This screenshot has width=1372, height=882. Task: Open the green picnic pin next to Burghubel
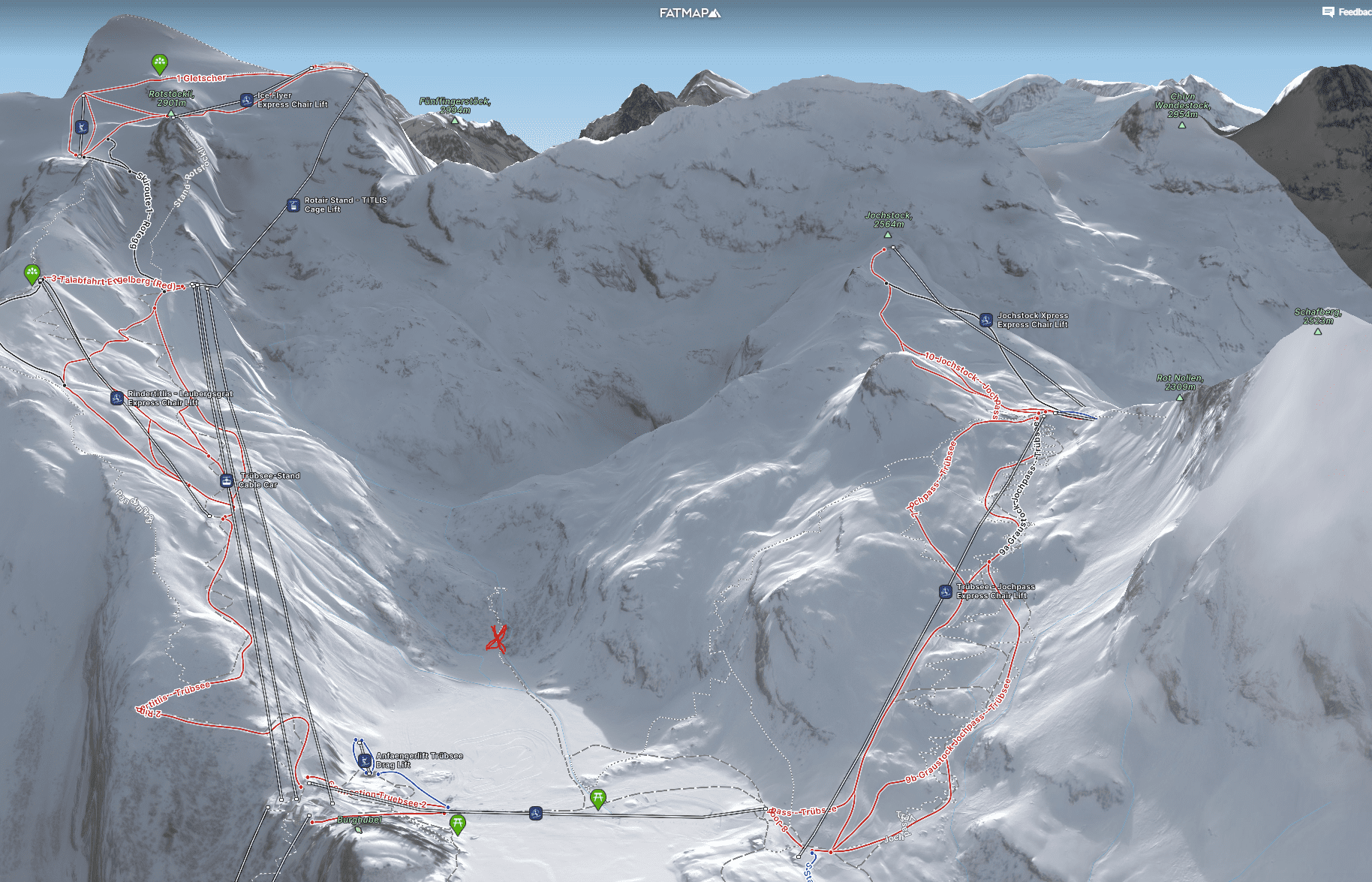tap(457, 824)
